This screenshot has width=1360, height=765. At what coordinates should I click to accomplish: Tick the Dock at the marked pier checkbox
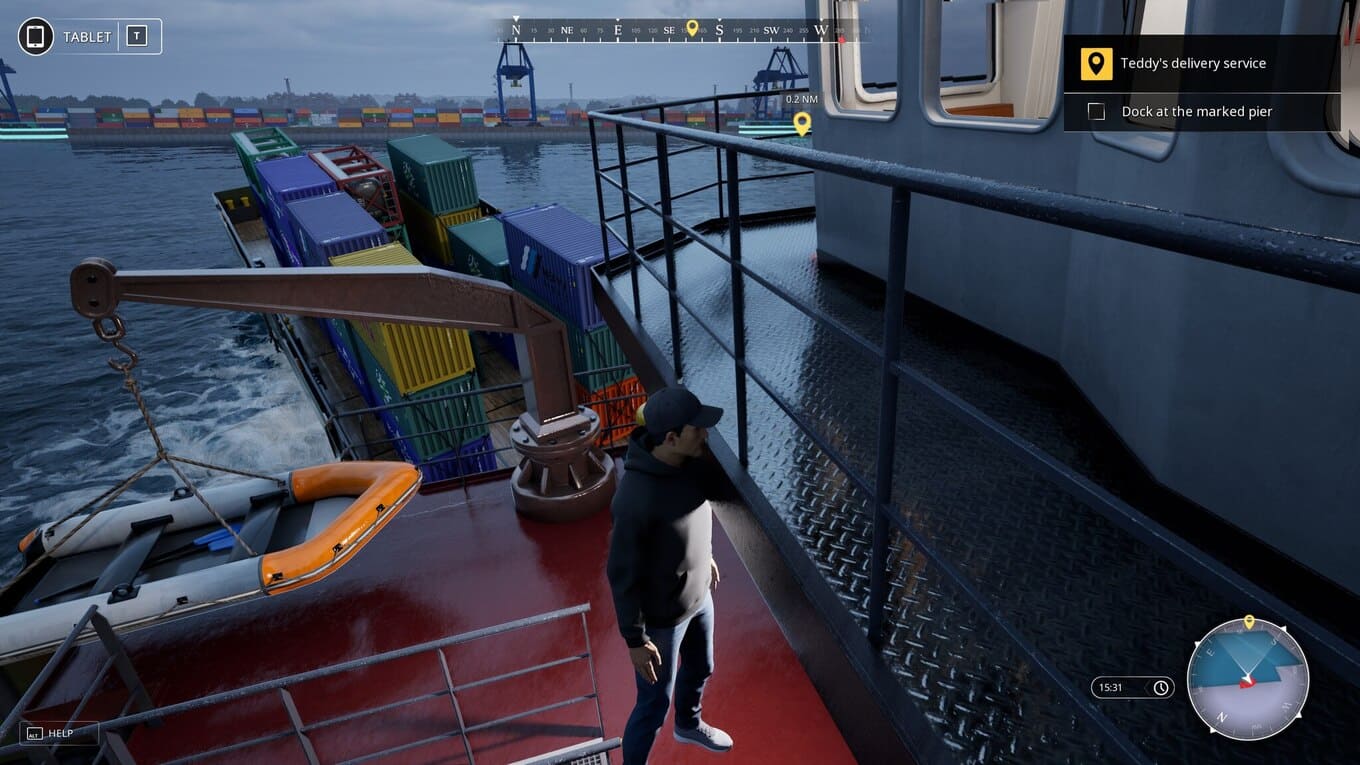pyautogui.click(x=1096, y=112)
